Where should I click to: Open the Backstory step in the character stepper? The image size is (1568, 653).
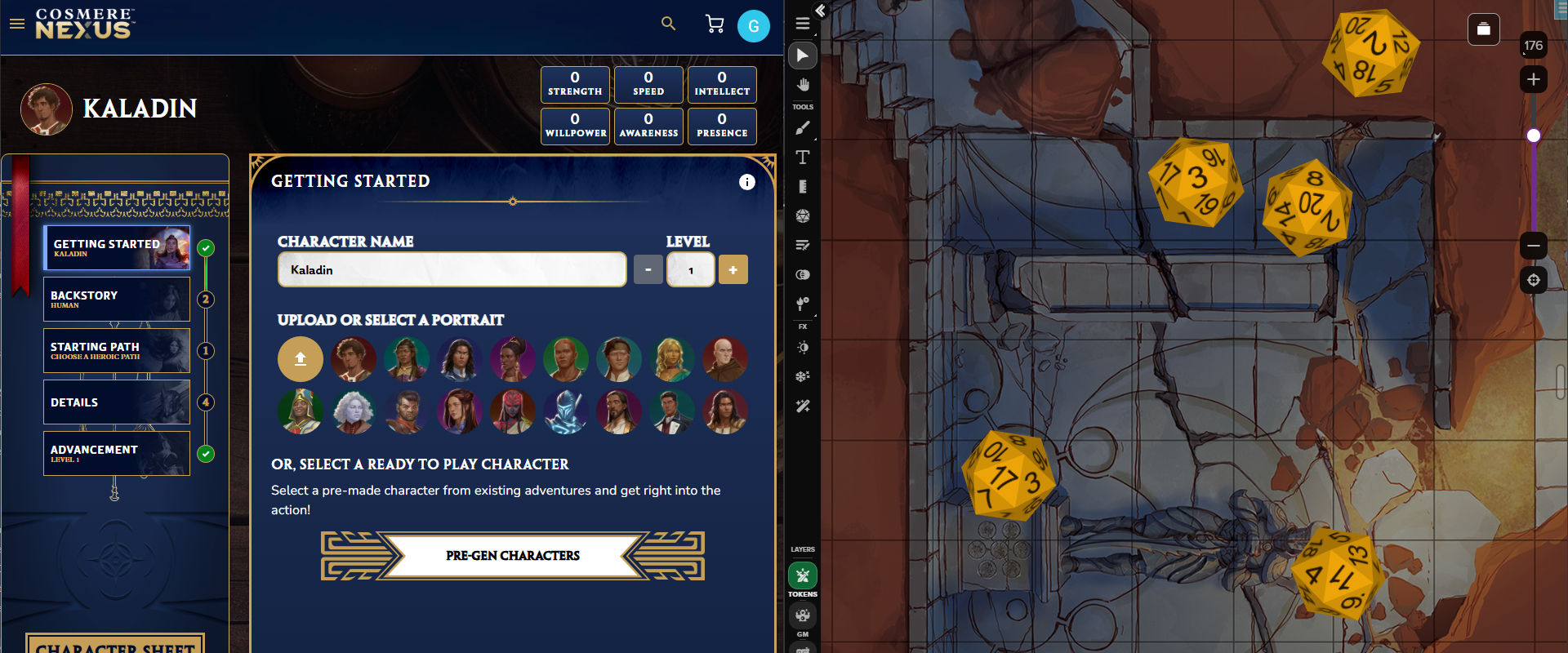(117, 299)
